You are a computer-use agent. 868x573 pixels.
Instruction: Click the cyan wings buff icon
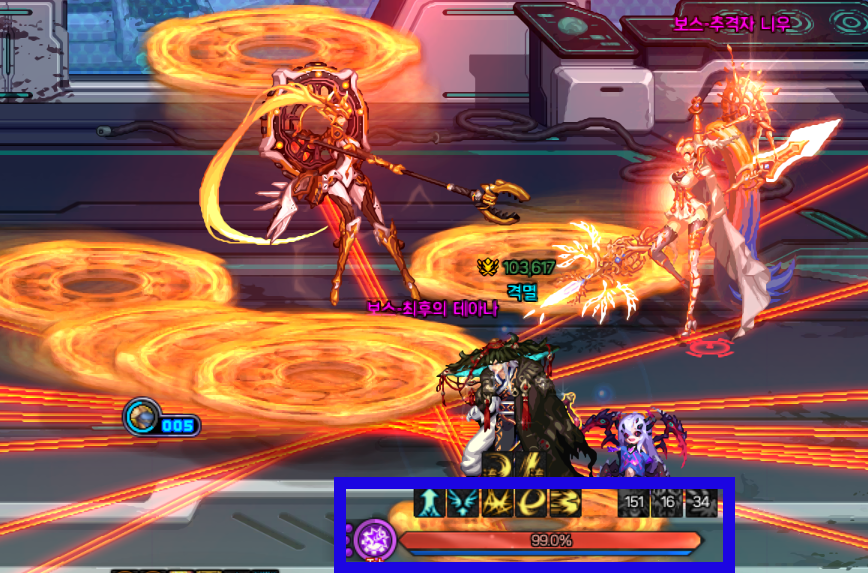tap(462, 502)
